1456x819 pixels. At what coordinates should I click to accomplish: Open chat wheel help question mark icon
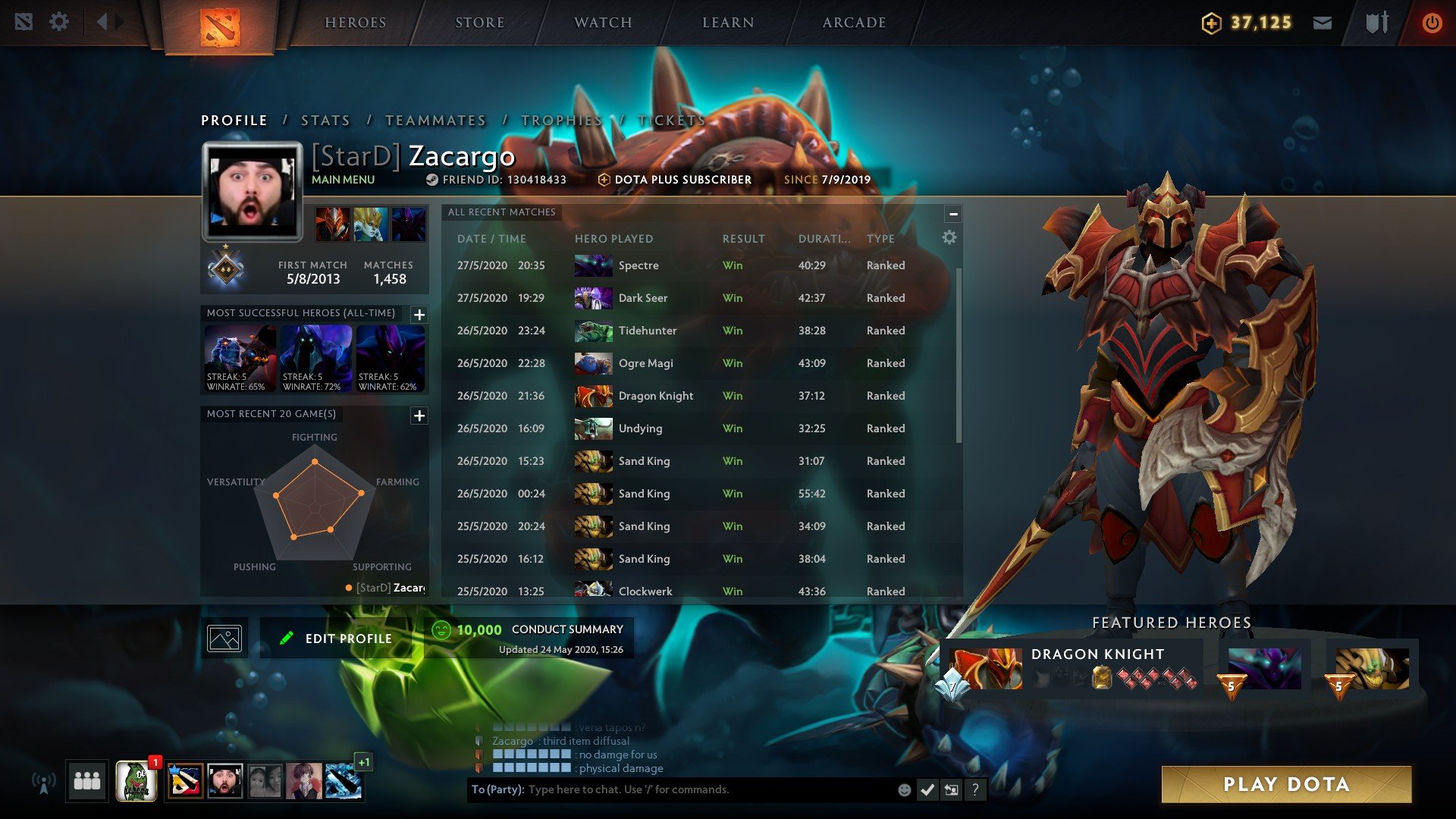974,789
